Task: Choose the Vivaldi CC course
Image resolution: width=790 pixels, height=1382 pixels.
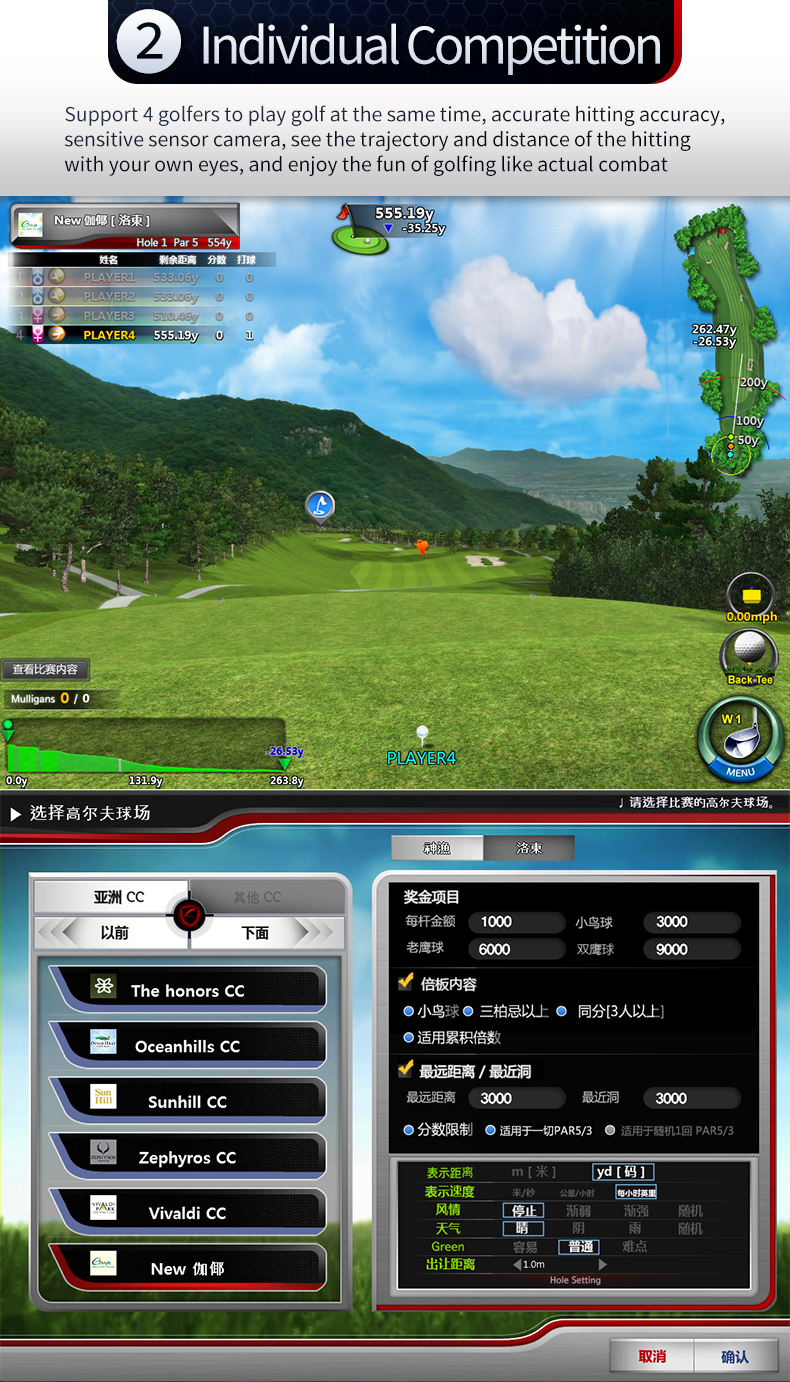Action: click(x=187, y=1213)
